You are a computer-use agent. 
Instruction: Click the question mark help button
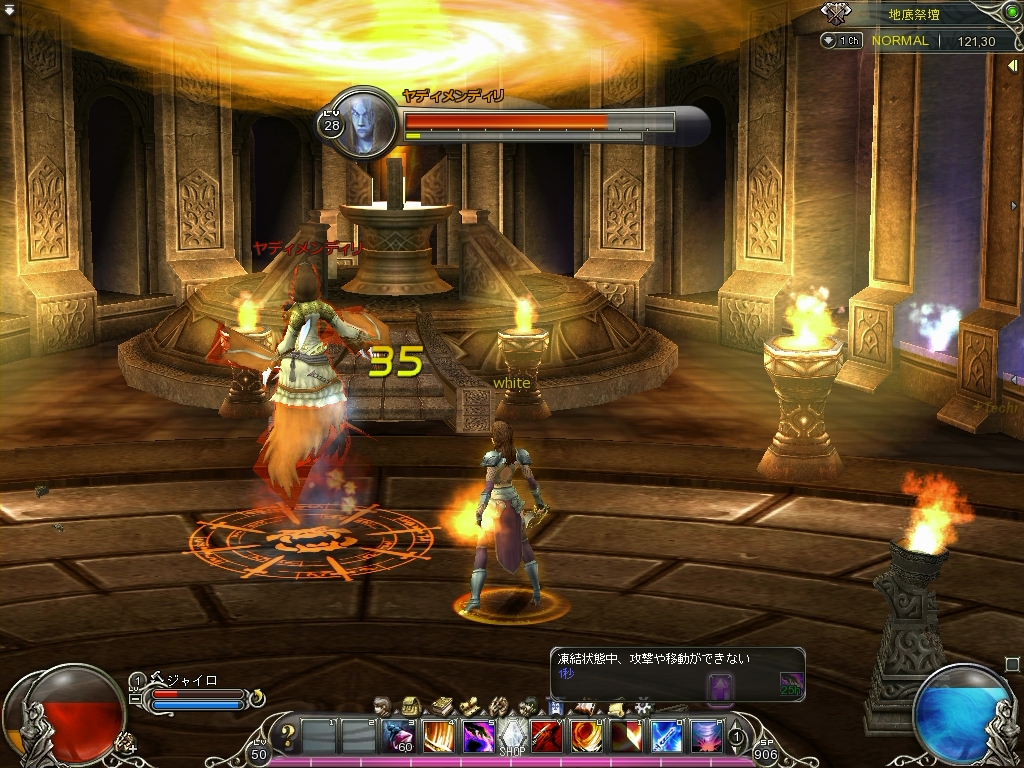tap(288, 738)
